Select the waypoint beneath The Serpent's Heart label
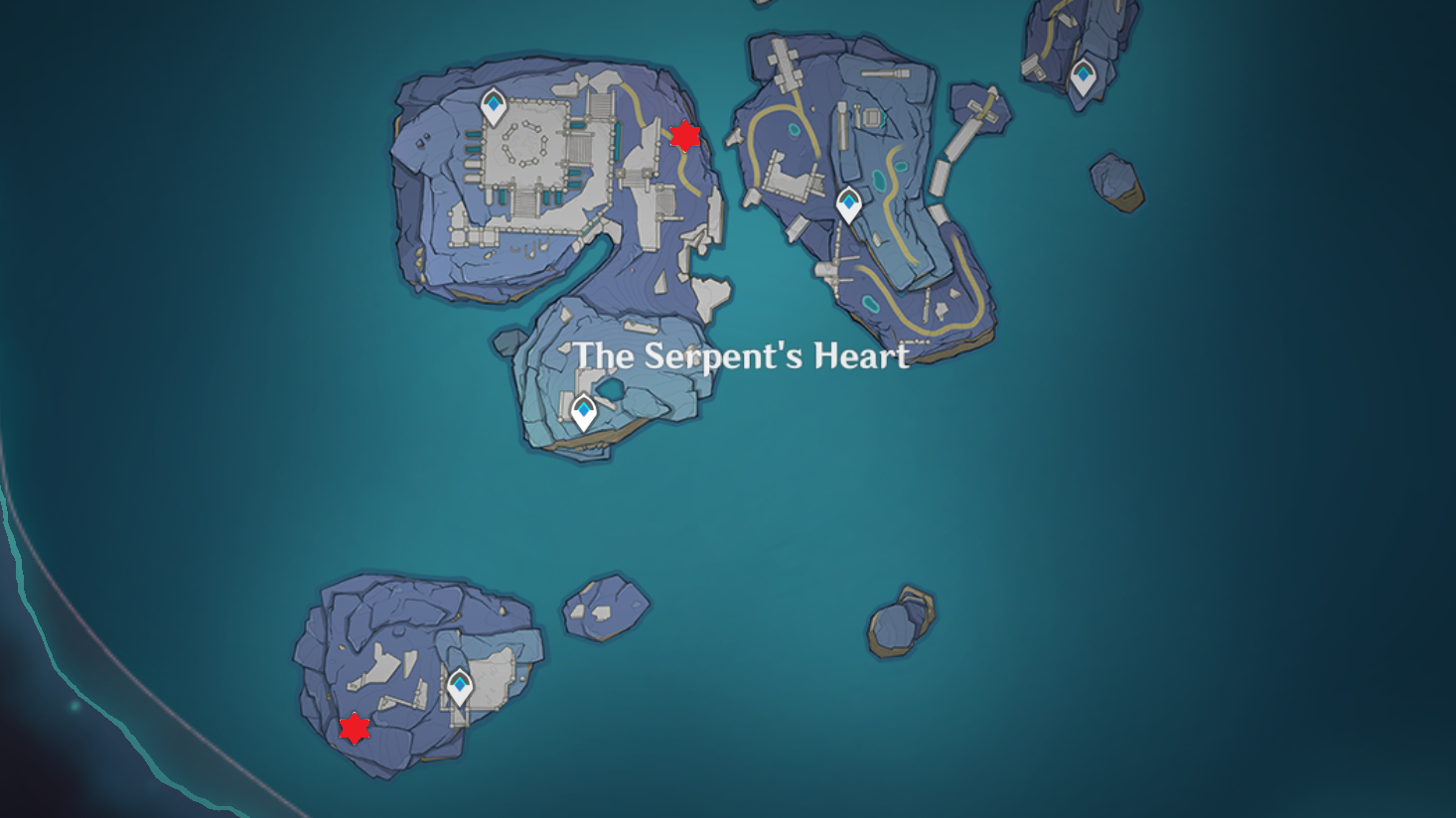Screen dimensions: 1456x818 coord(583,411)
